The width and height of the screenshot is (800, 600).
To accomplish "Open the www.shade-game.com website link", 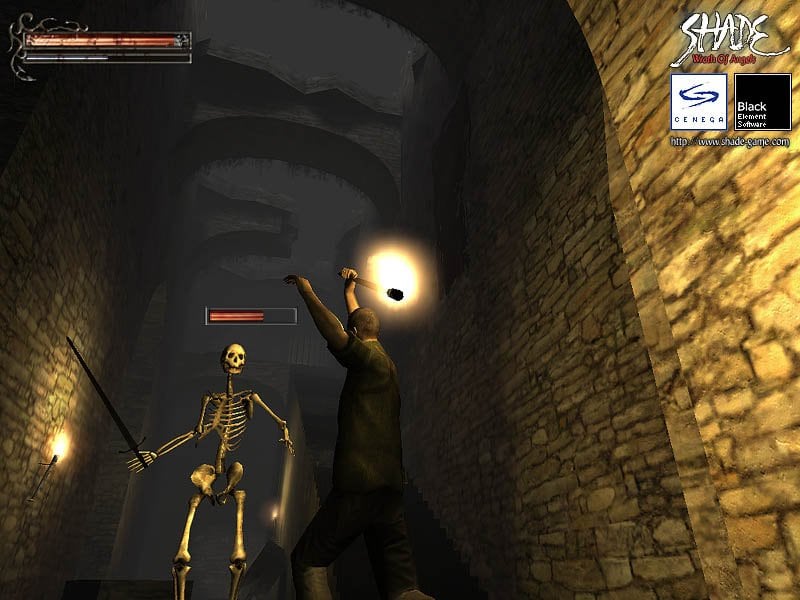I will click(x=730, y=142).
